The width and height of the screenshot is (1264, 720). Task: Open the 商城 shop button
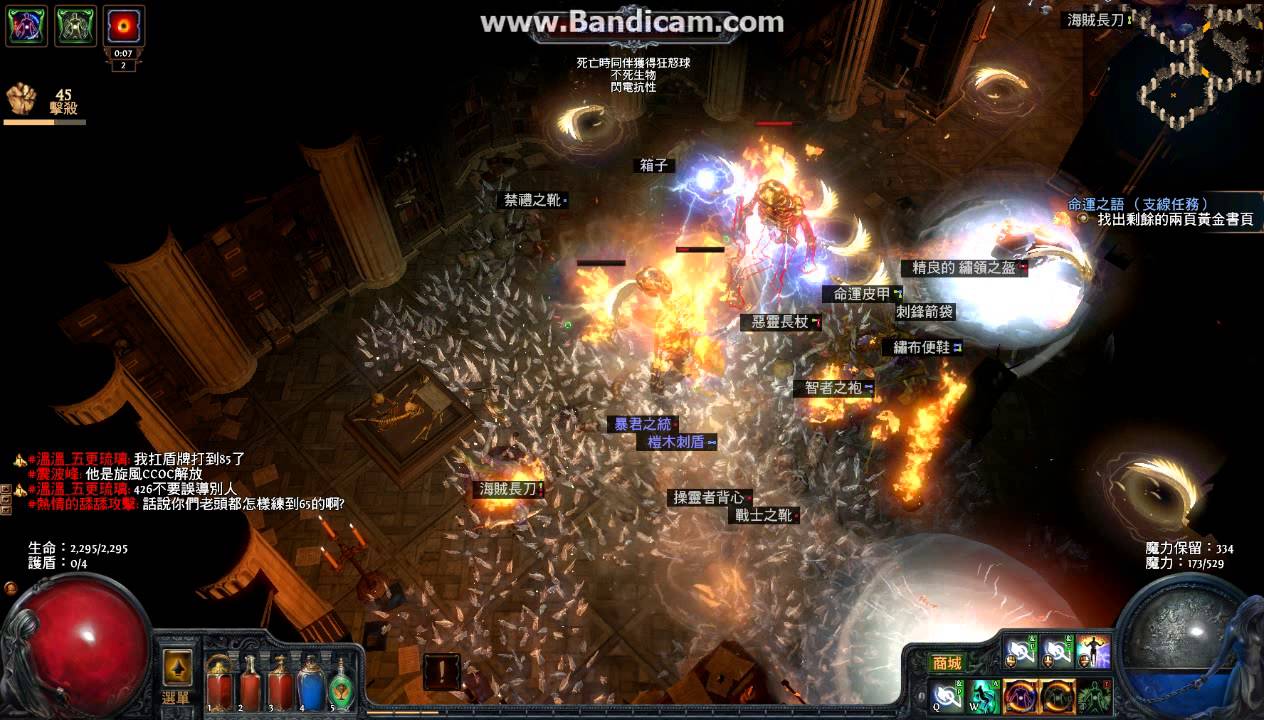tap(946, 663)
